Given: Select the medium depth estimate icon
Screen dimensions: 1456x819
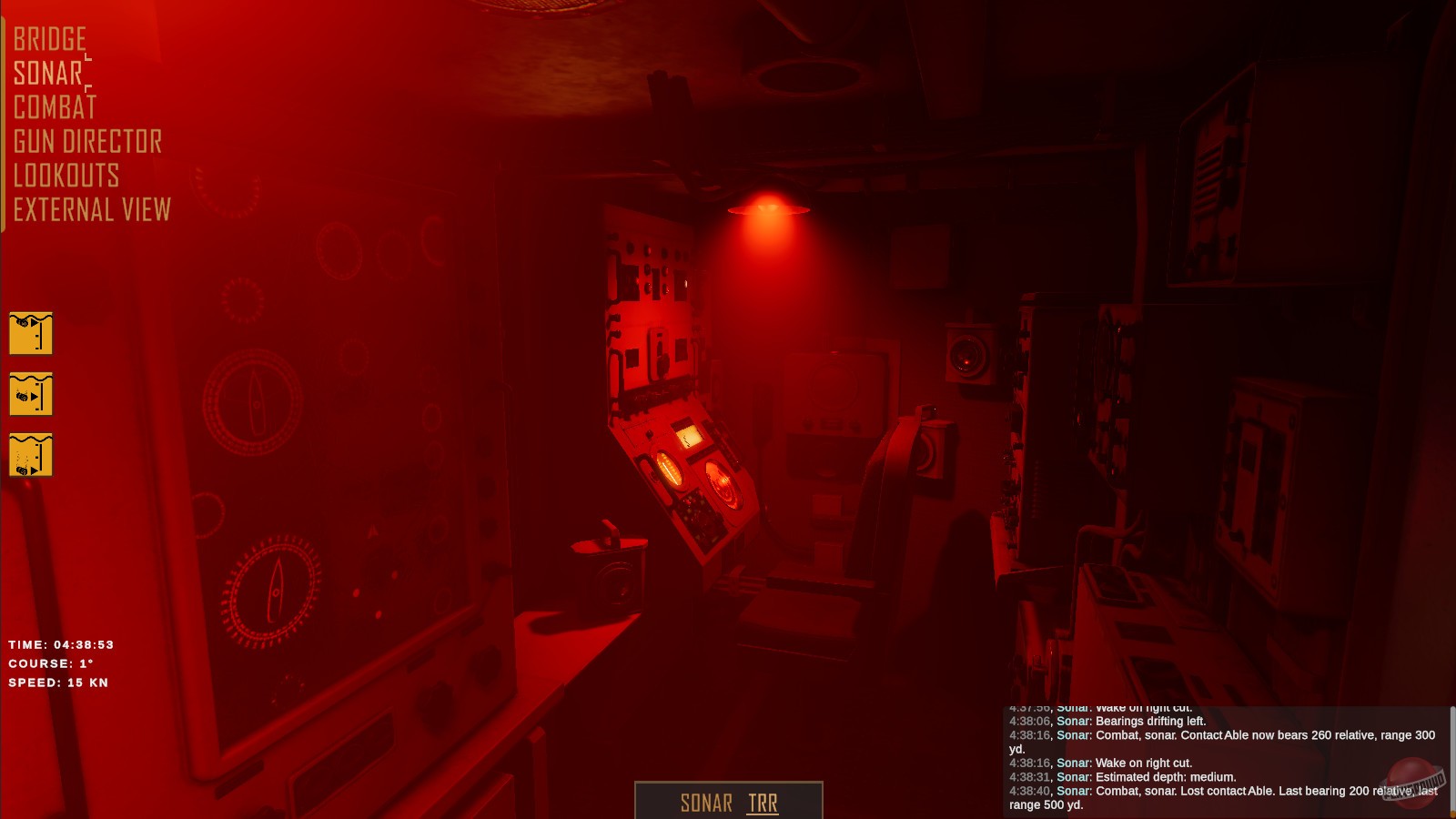Looking at the screenshot, I should pos(30,395).
